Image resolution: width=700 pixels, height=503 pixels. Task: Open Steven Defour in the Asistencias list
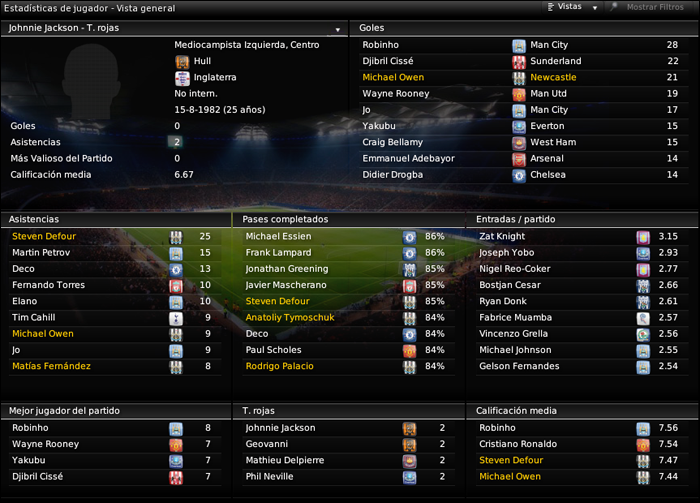coord(44,236)
